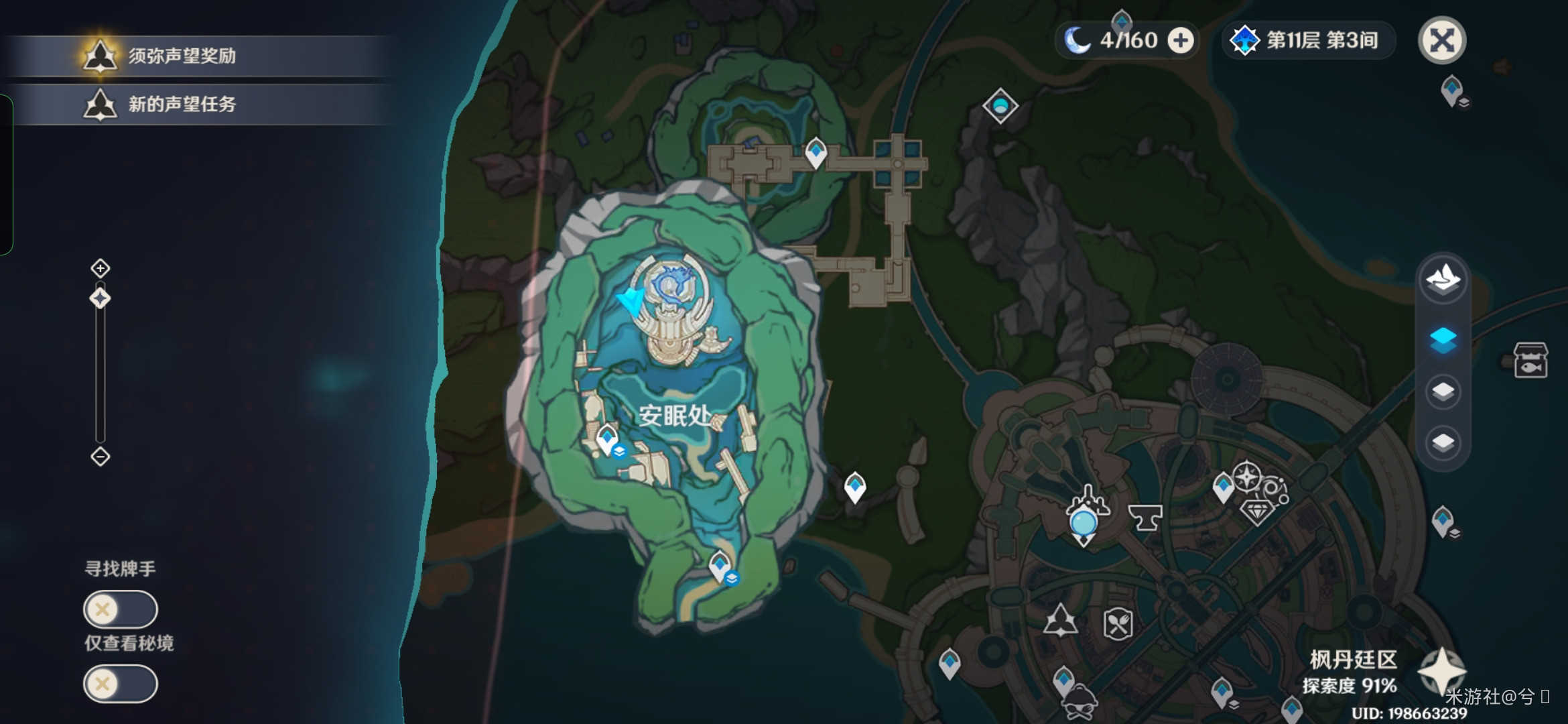The image size is (1568, 724).
Task: Open the 须弥声望奖励 notification
Action: [x=182, y=56]
